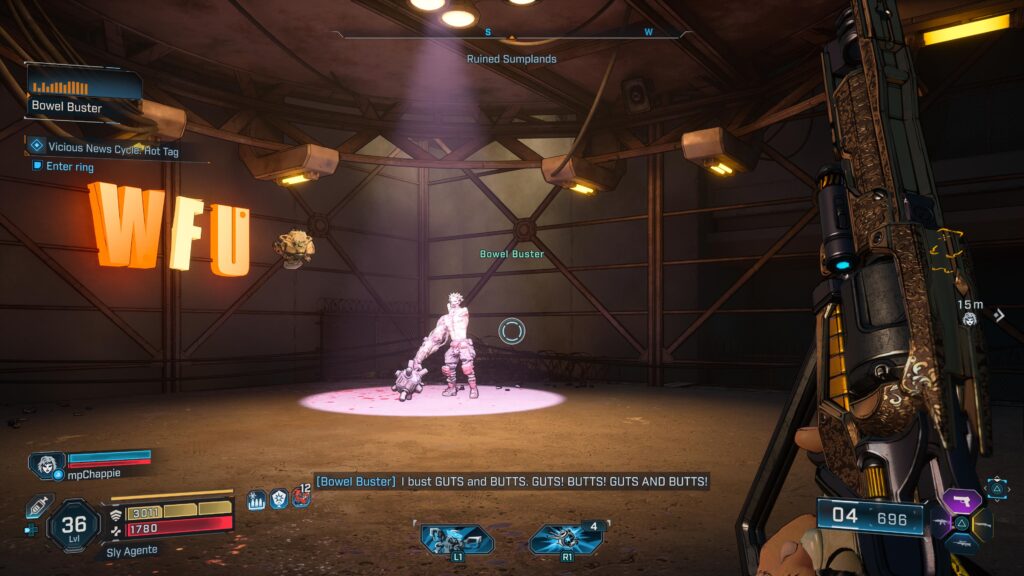Inspect the ammo bullets buff icon
The height and width of the screenshot is (576, 1024).
pos(256,499)
